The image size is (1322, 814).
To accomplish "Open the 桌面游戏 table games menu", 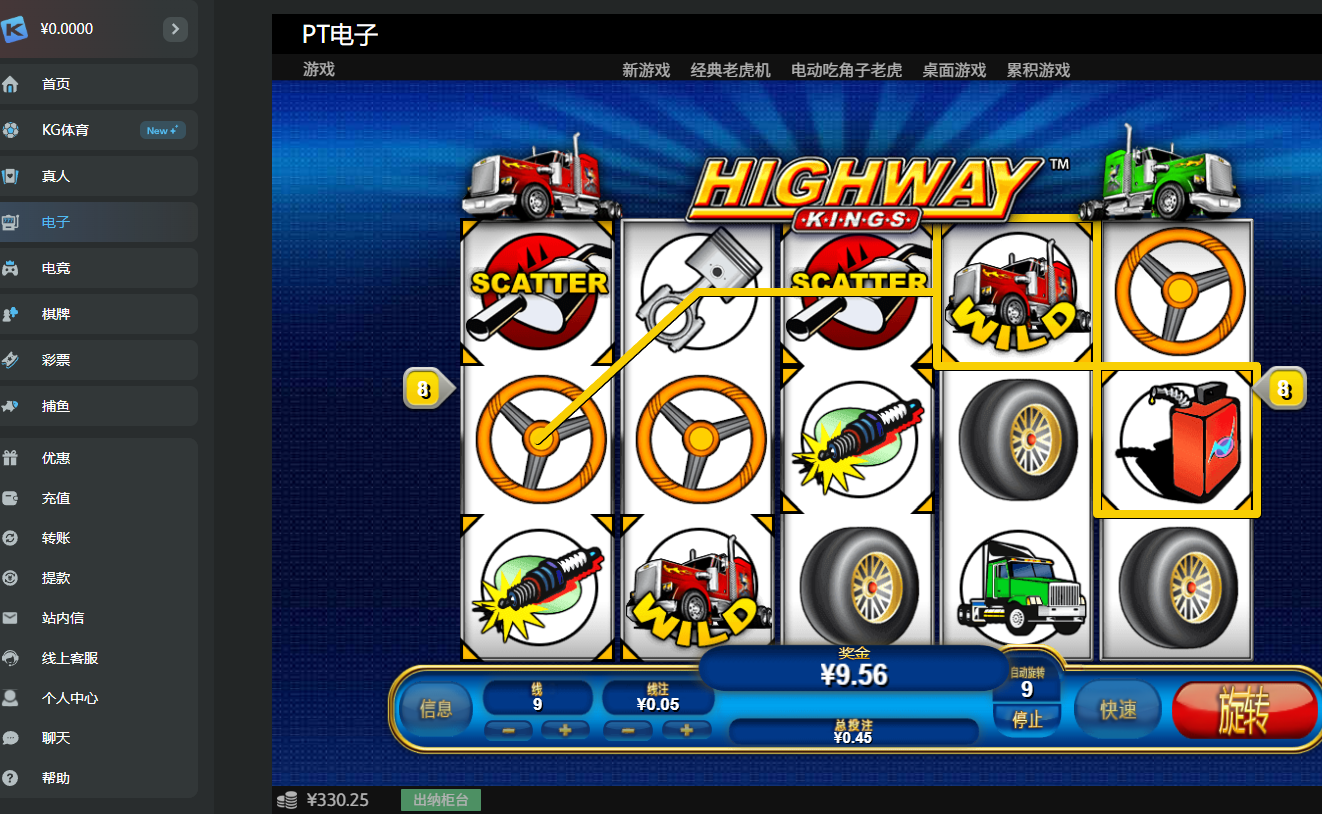I will (x=953, y=70).
